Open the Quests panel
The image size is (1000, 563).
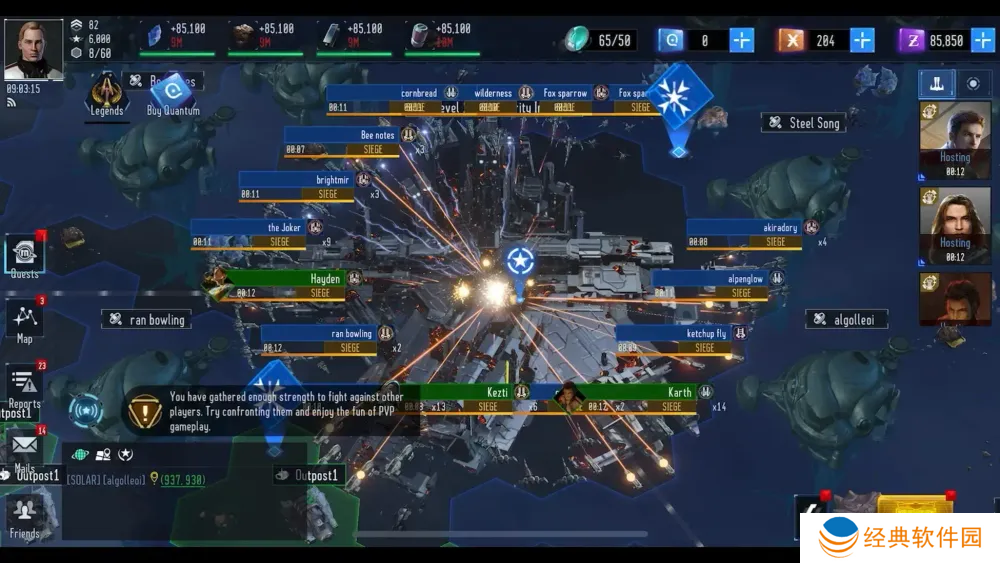click(x=24, y=256)
